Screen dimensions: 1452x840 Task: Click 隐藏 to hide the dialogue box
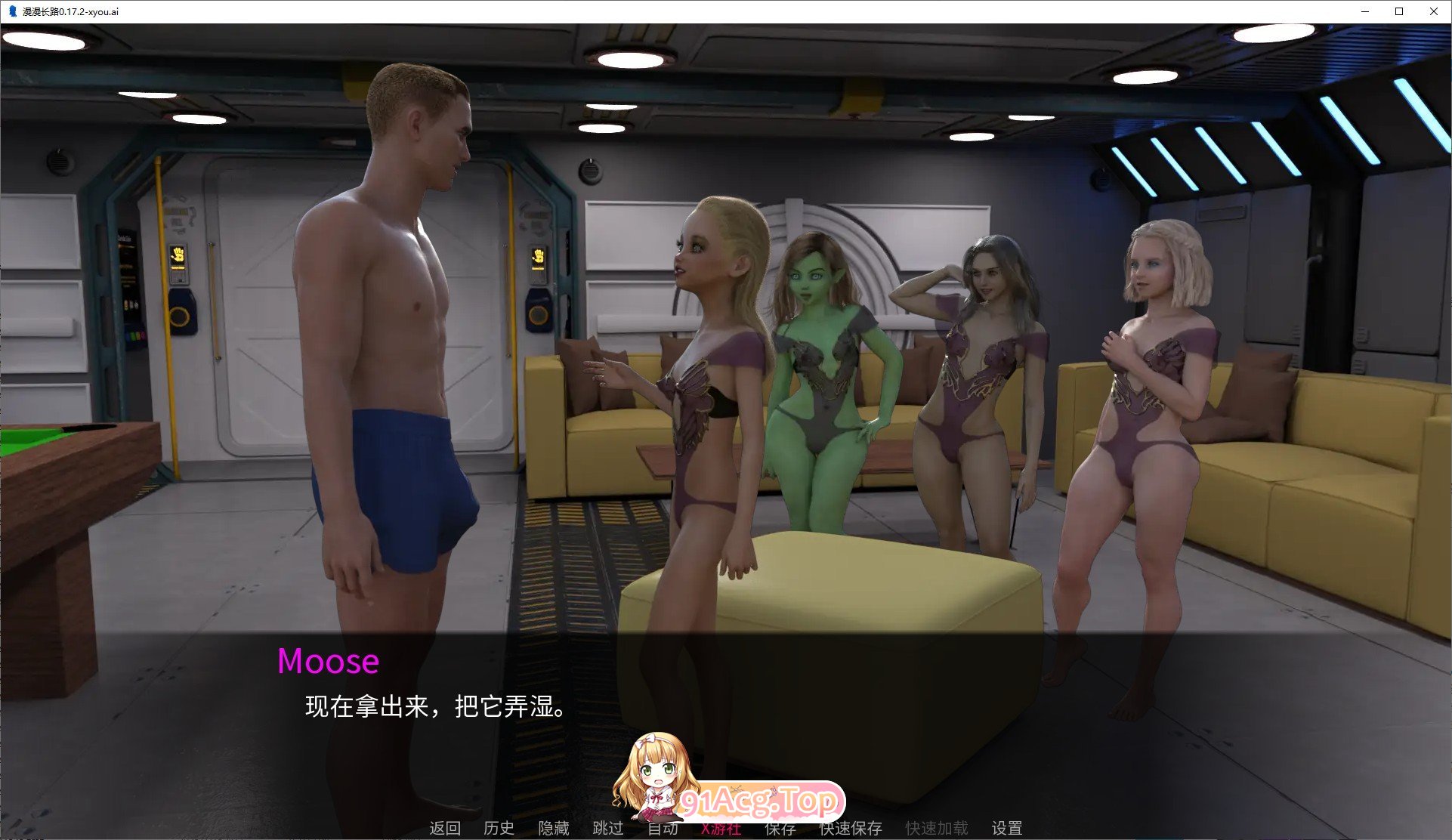pos(554,827)
